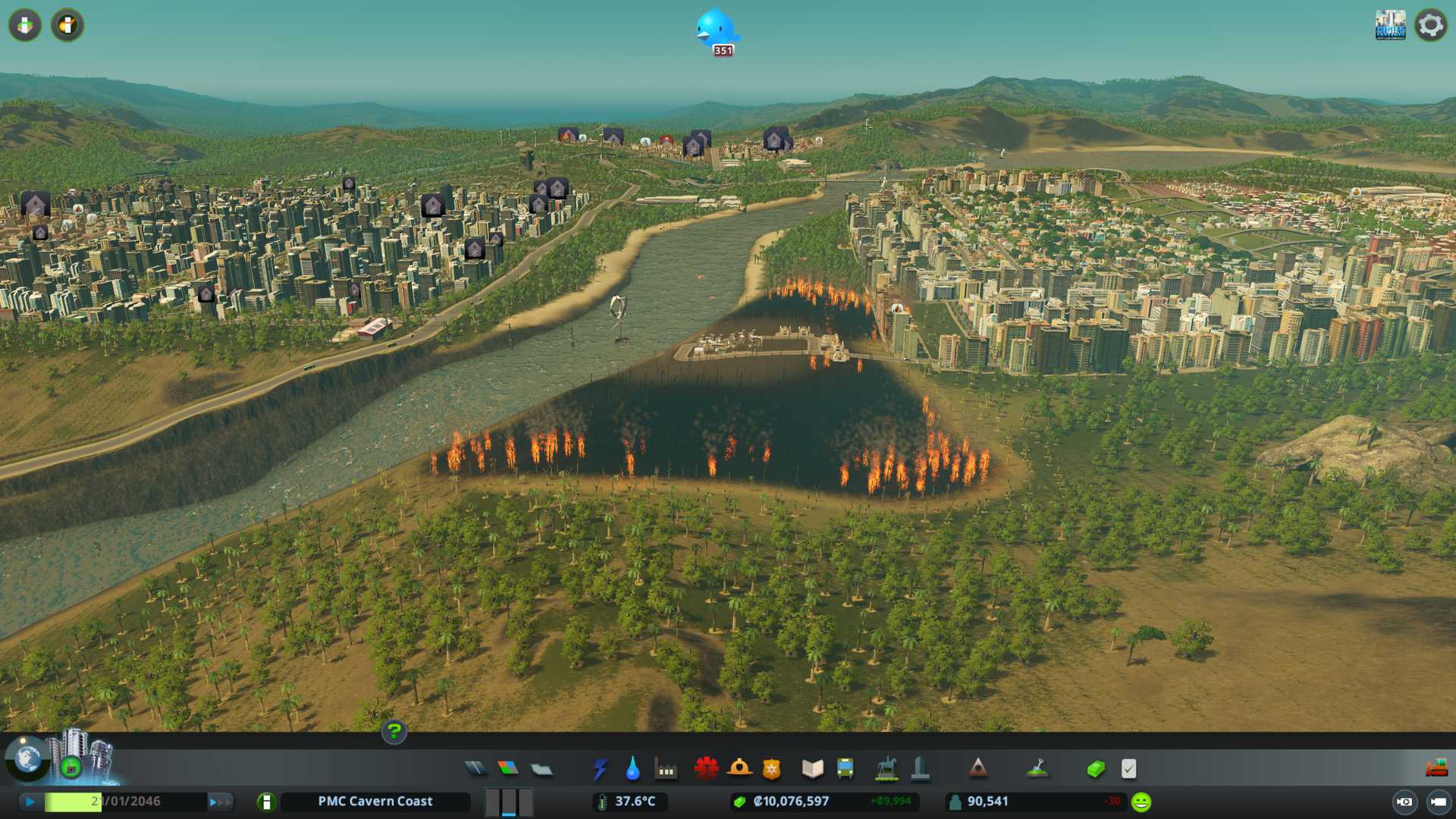Open the Water and Sewage menu
The height and width of the screenshot is (819, 1456).
click(x=632, y=769)
